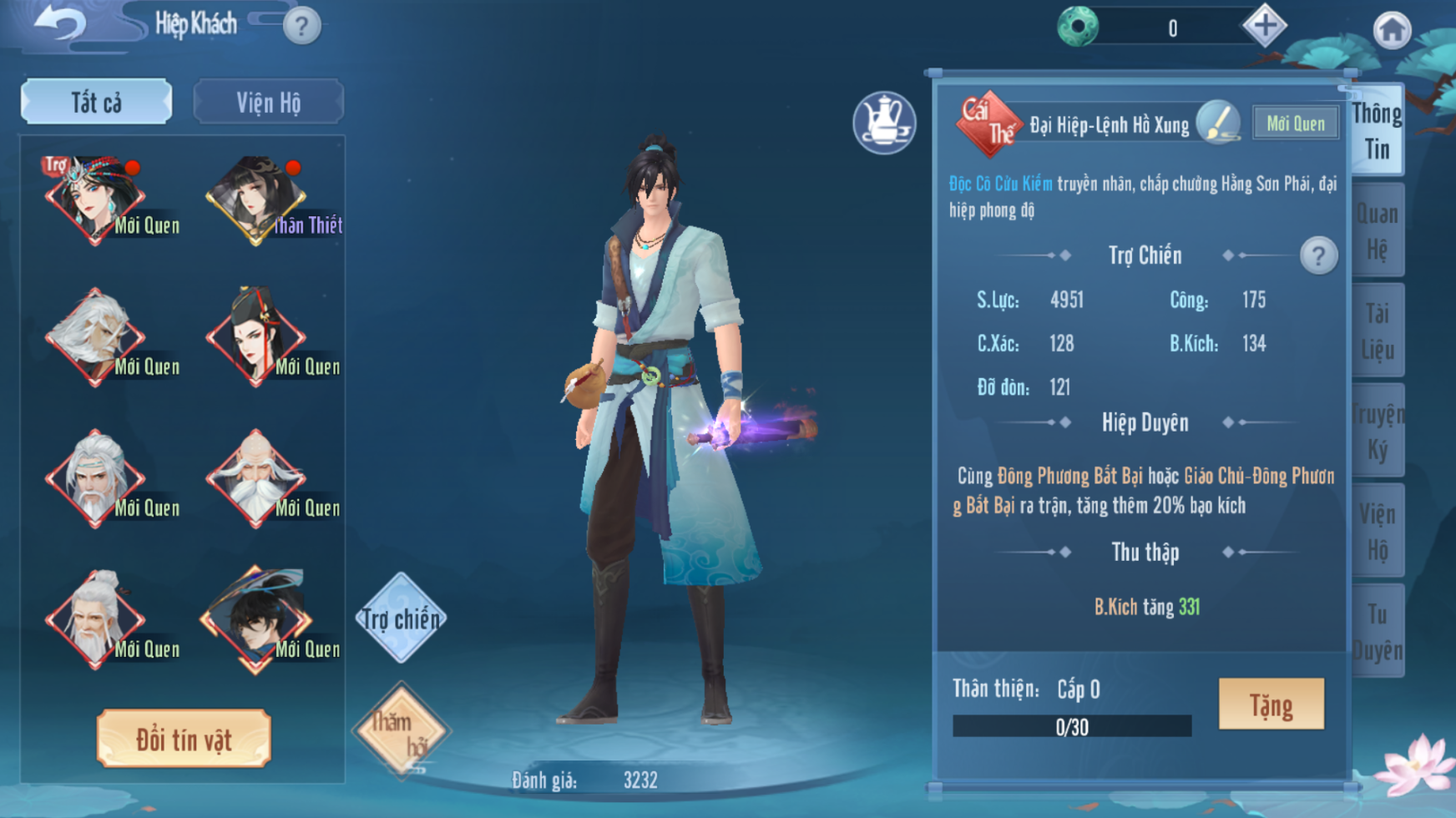
Task: Click the Mới Quen relationship badge
Action: pyautogui.click(x=1295, y=124)
